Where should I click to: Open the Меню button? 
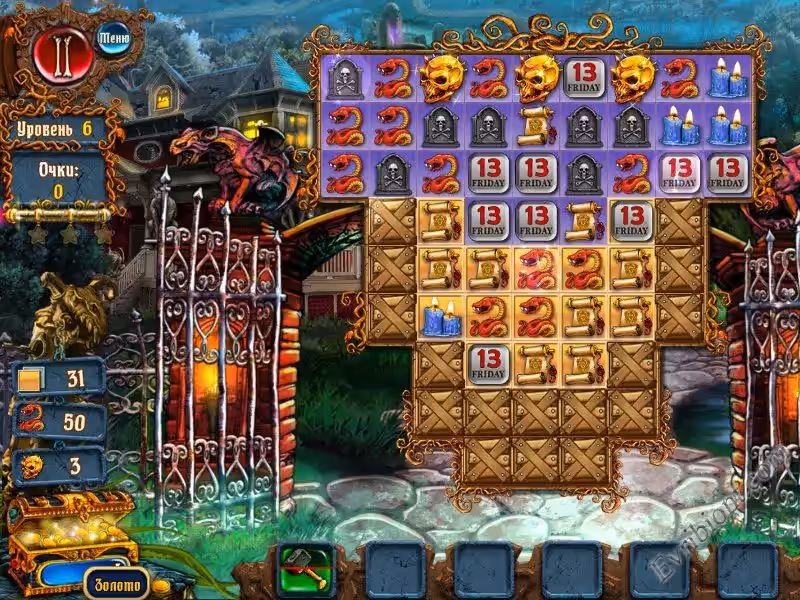click(x=113, y=39)
